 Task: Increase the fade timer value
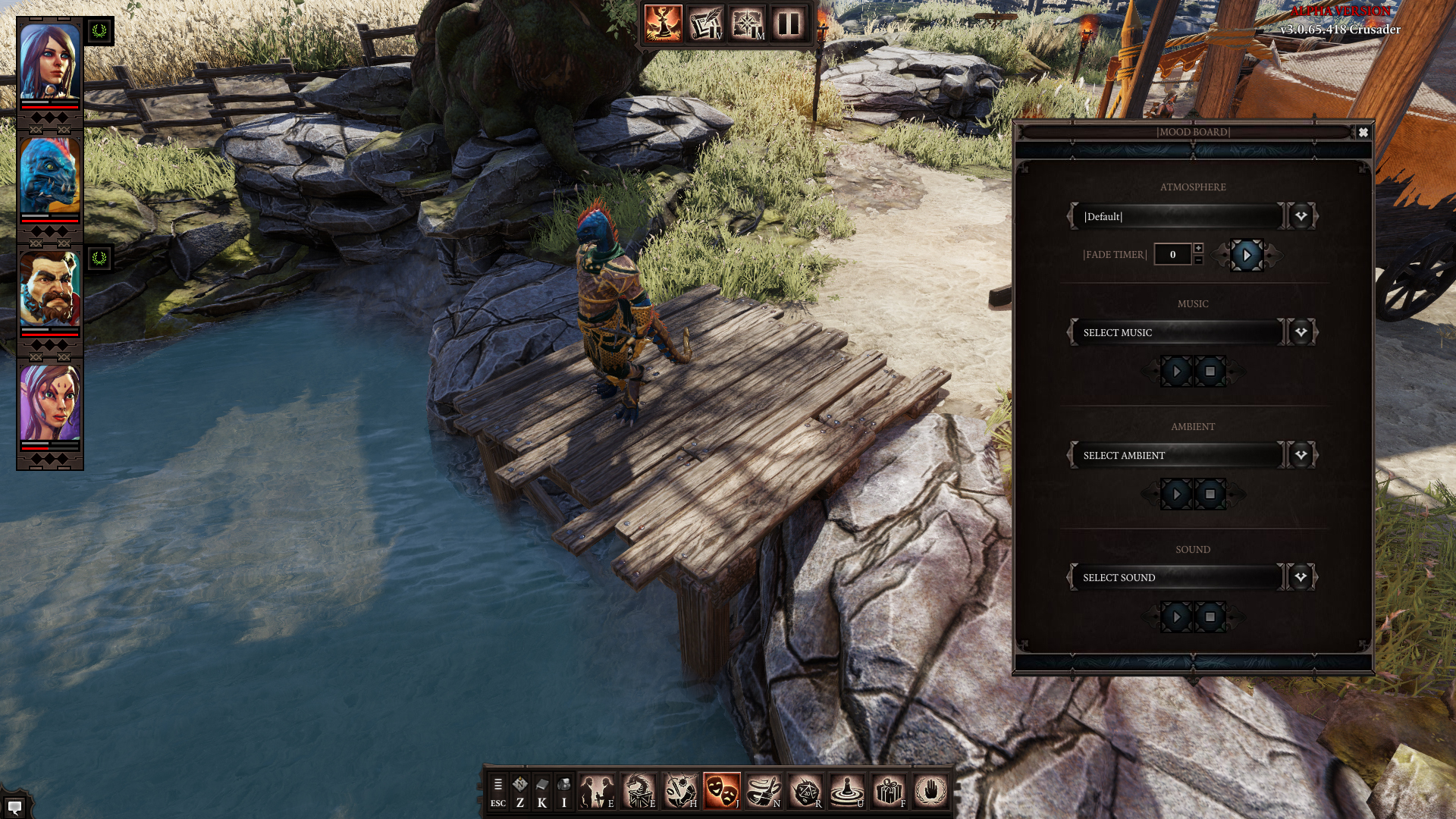(x=1198, y=248)
